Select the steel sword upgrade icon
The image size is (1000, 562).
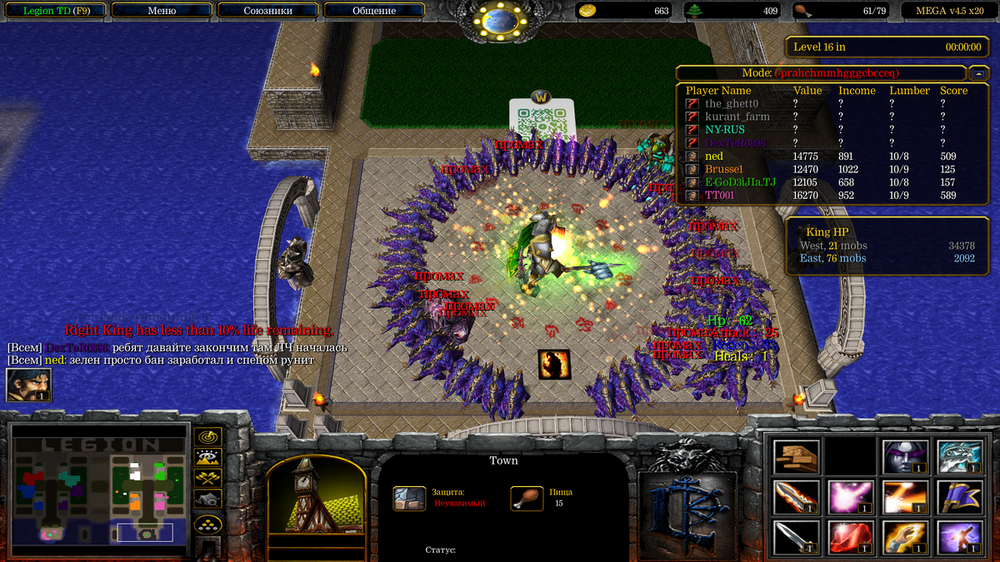coord(796,537)
